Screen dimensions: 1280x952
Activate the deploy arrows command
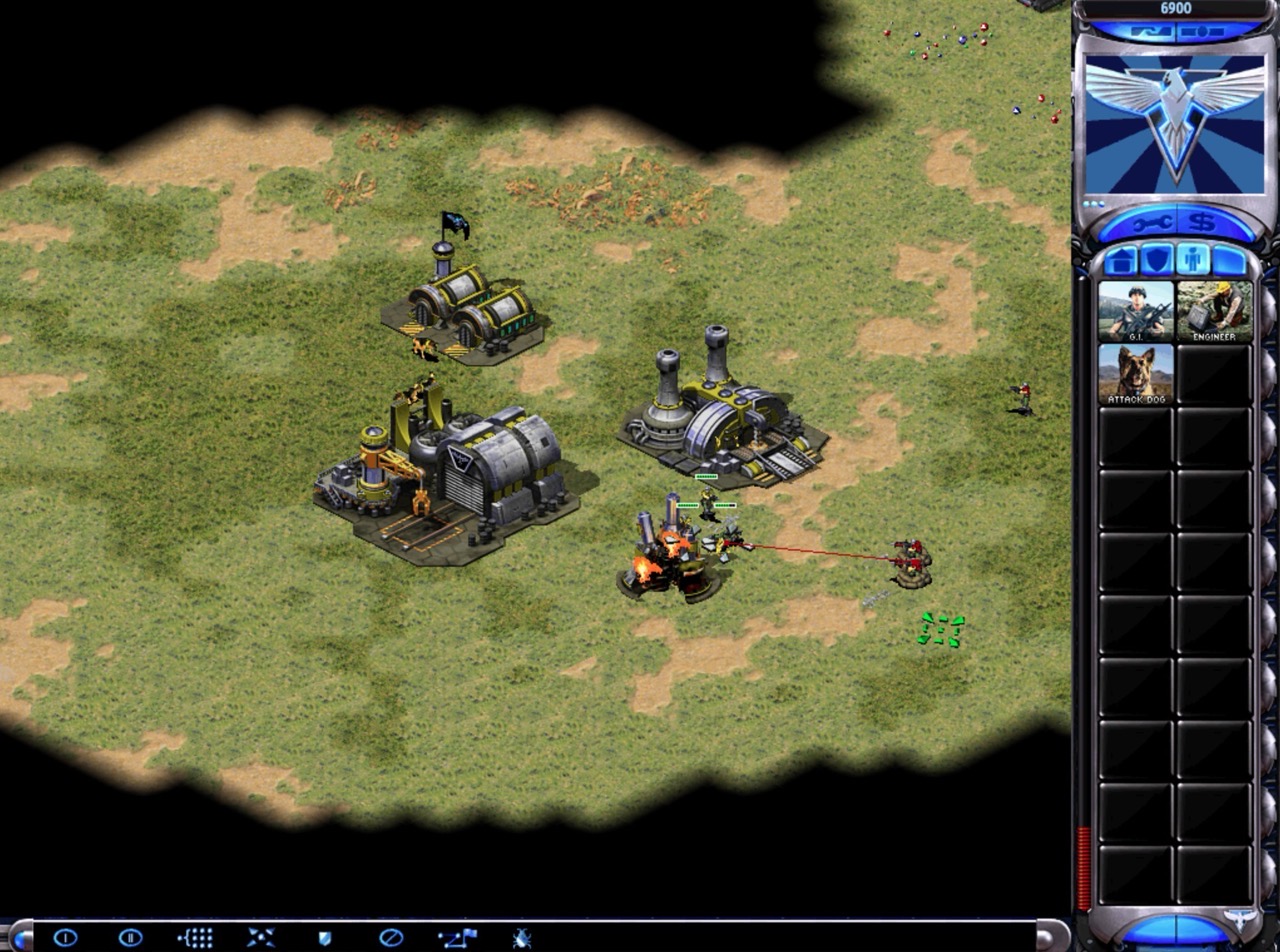260,938
